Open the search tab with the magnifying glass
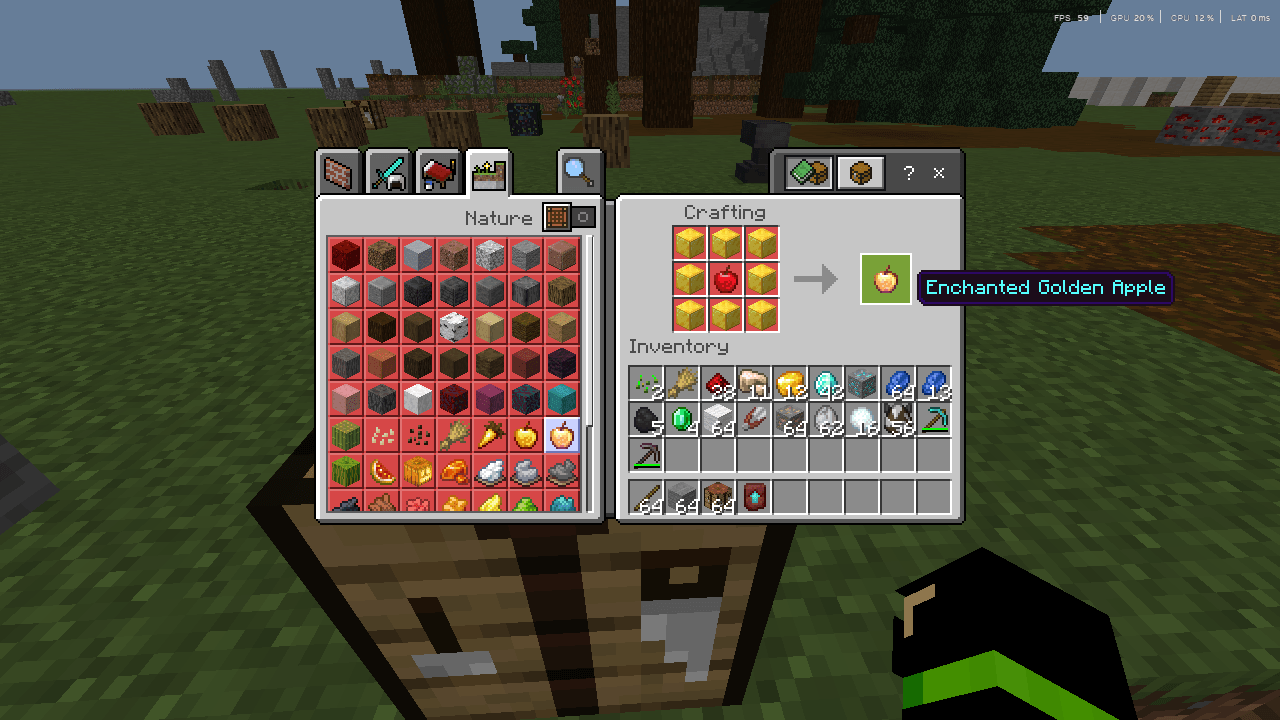1280x720 pixels. pyautogui.click(x=578, y=171)
